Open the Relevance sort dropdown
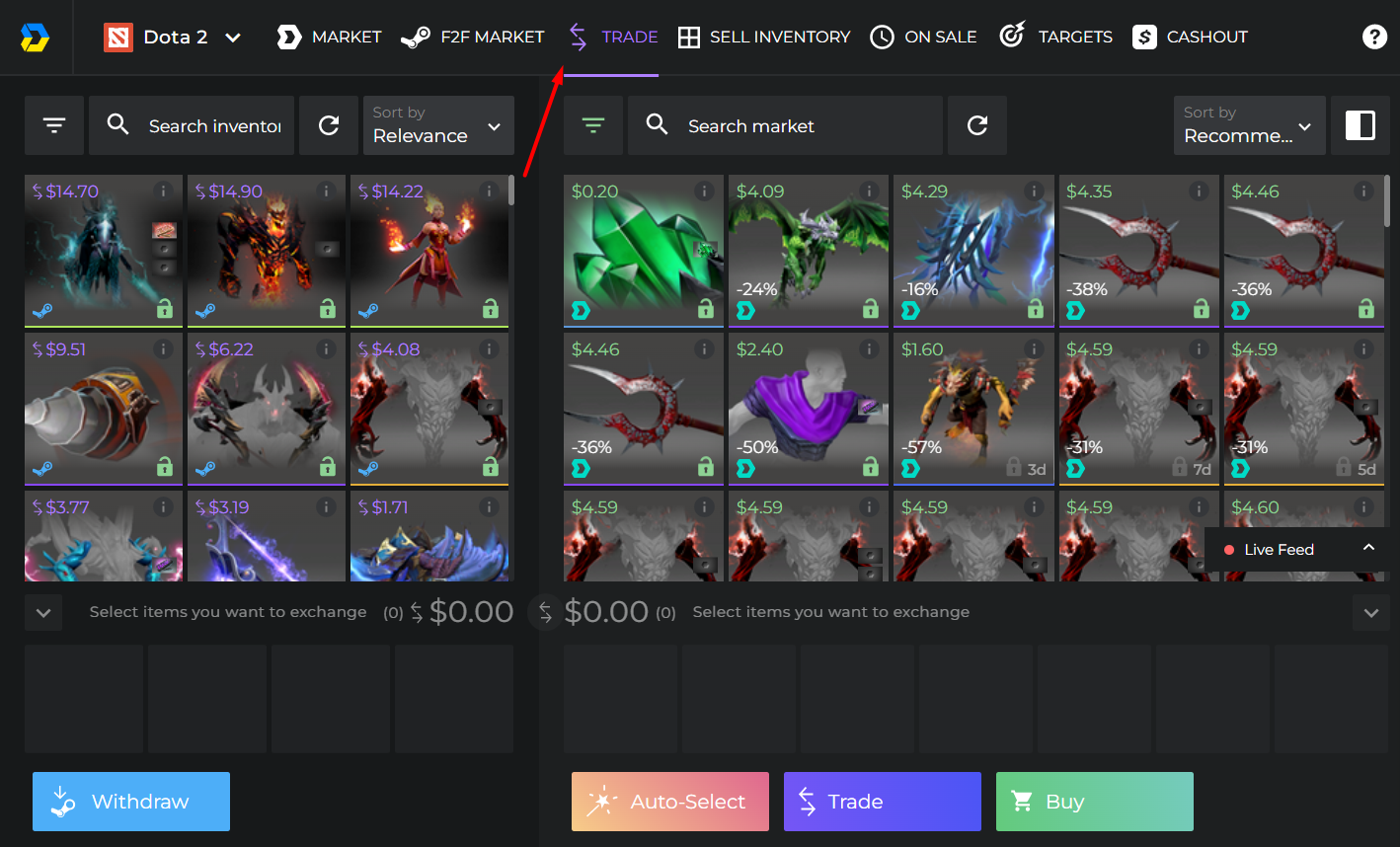1400x847 pixels. pos(438,125)
